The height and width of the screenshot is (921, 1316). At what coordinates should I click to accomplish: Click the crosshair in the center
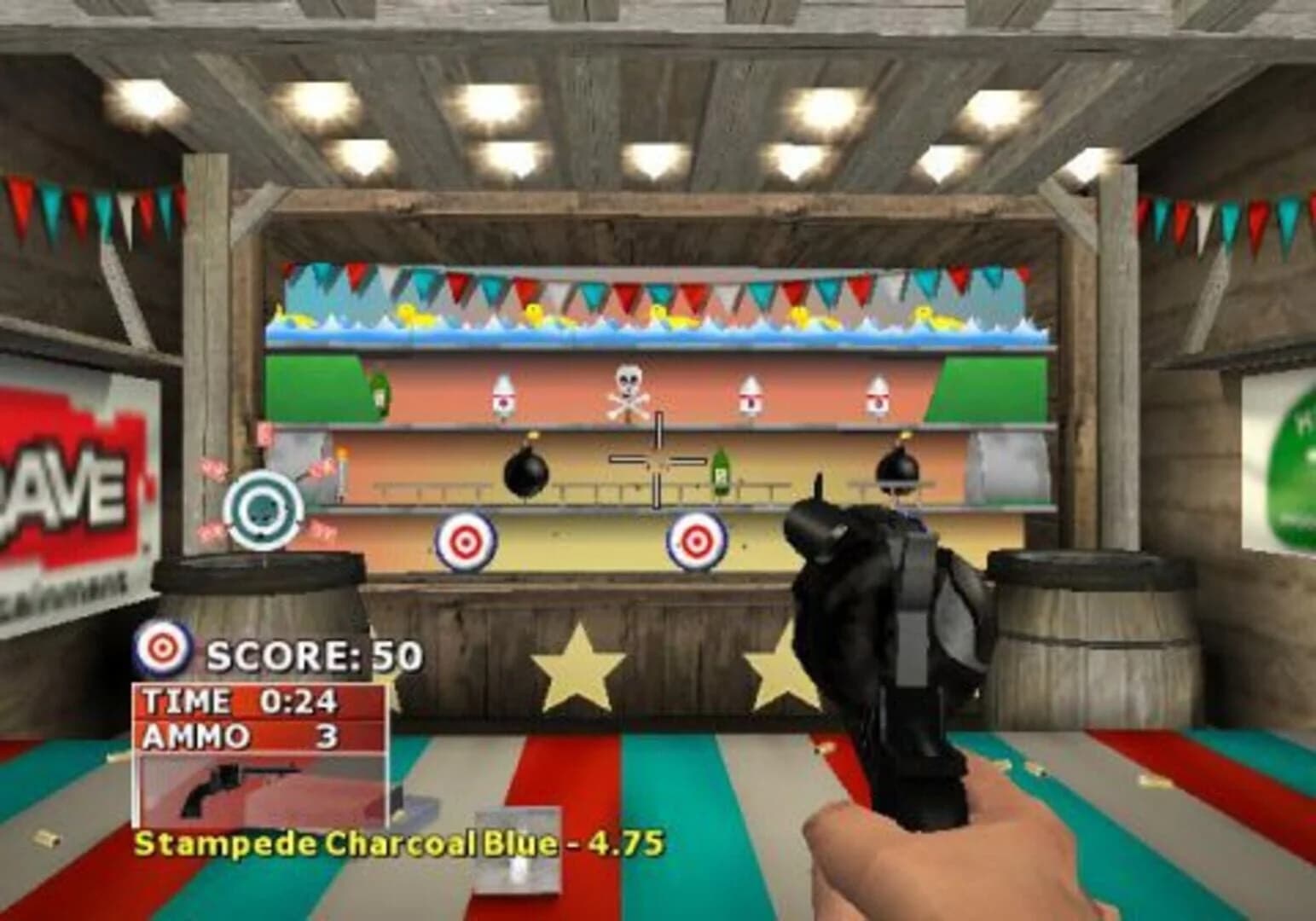coord(657,460)
